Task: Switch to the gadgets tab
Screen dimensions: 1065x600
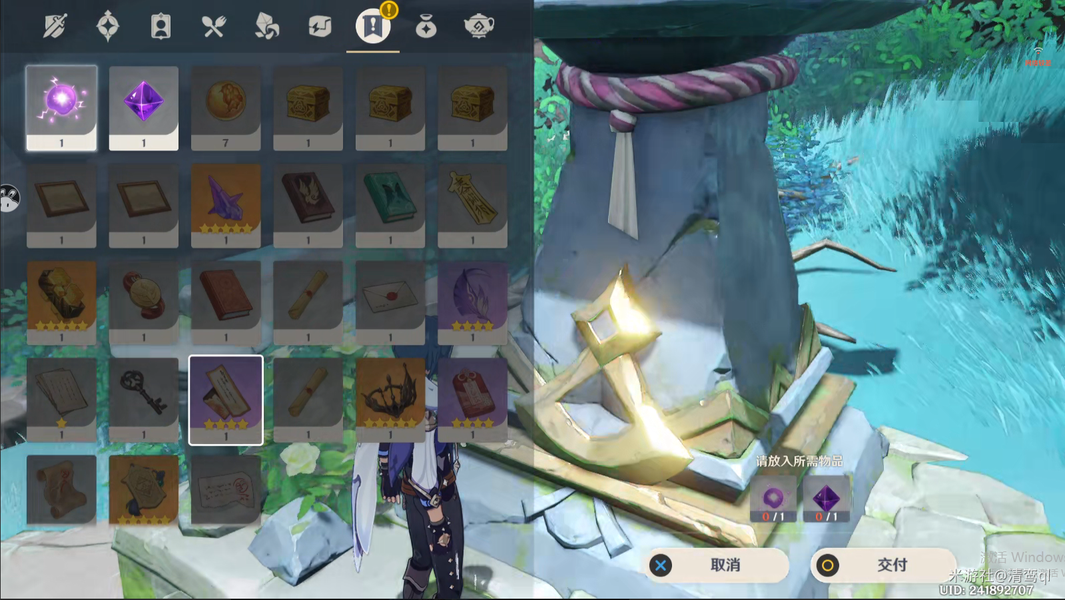Action: tap(320, 26)
